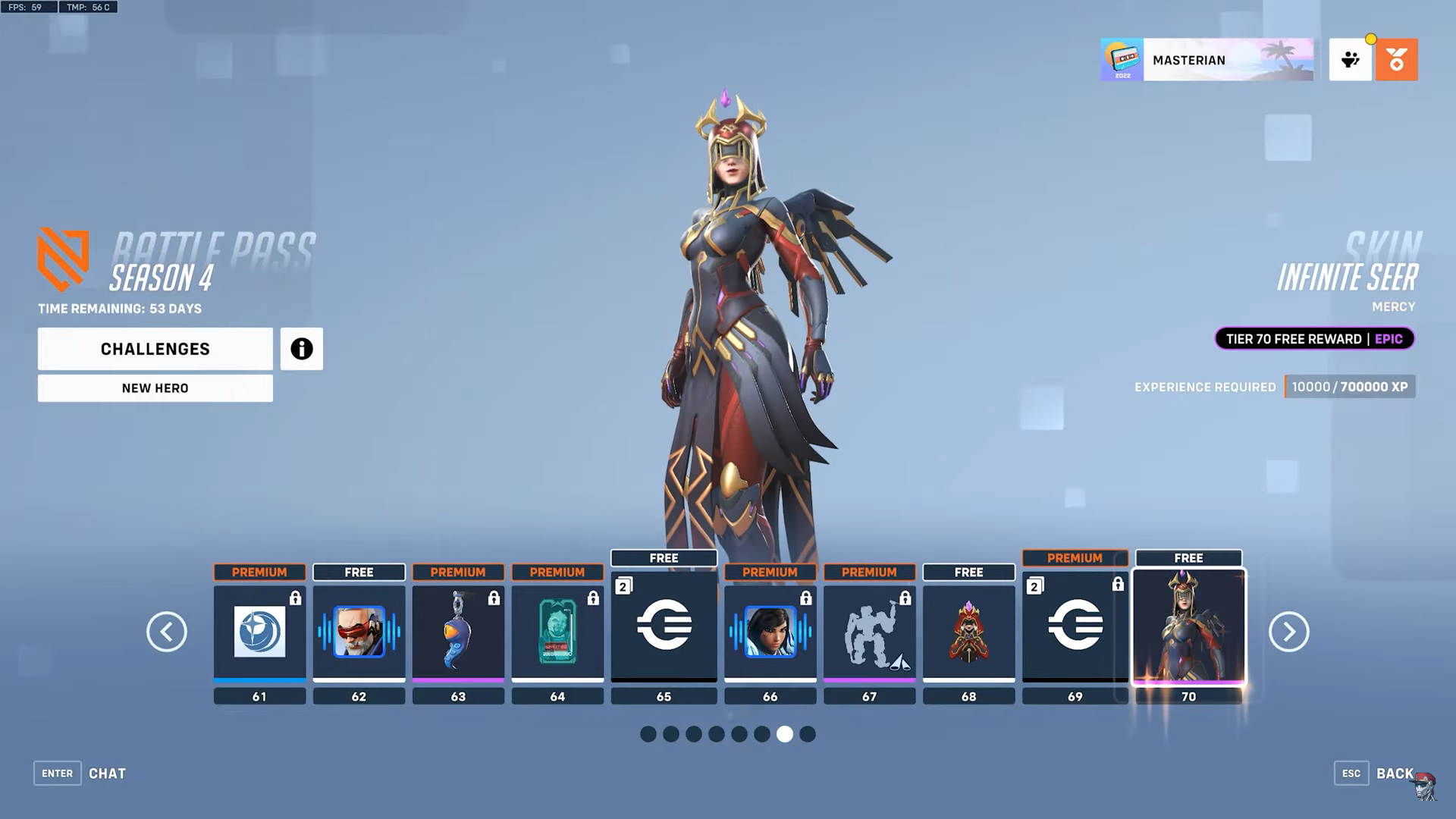This screenshot has height=819, width=1456.
Task: Select the currently active pagination dot
Action: pos(786,734)
